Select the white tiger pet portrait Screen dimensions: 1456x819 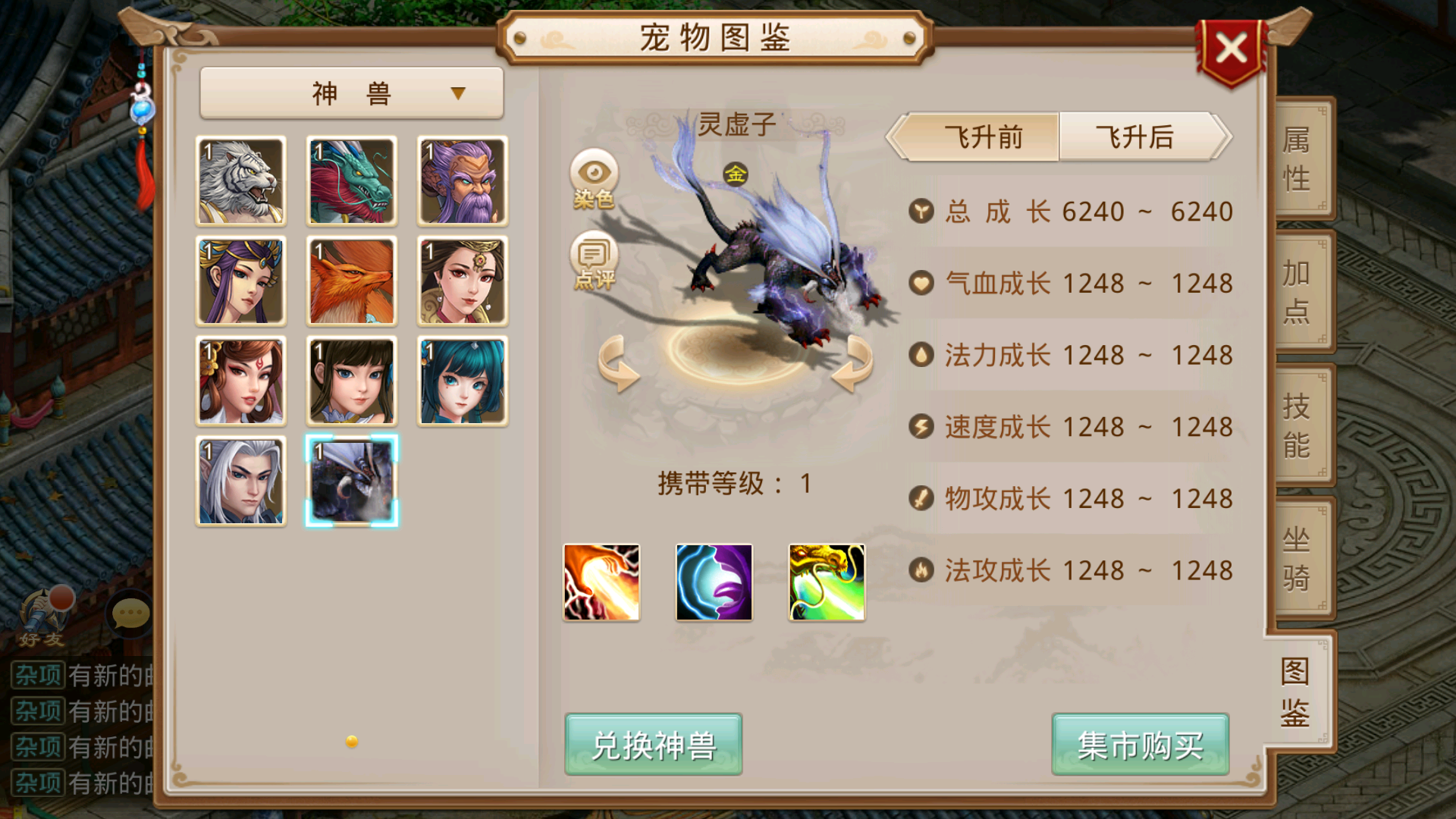(240, 180)
